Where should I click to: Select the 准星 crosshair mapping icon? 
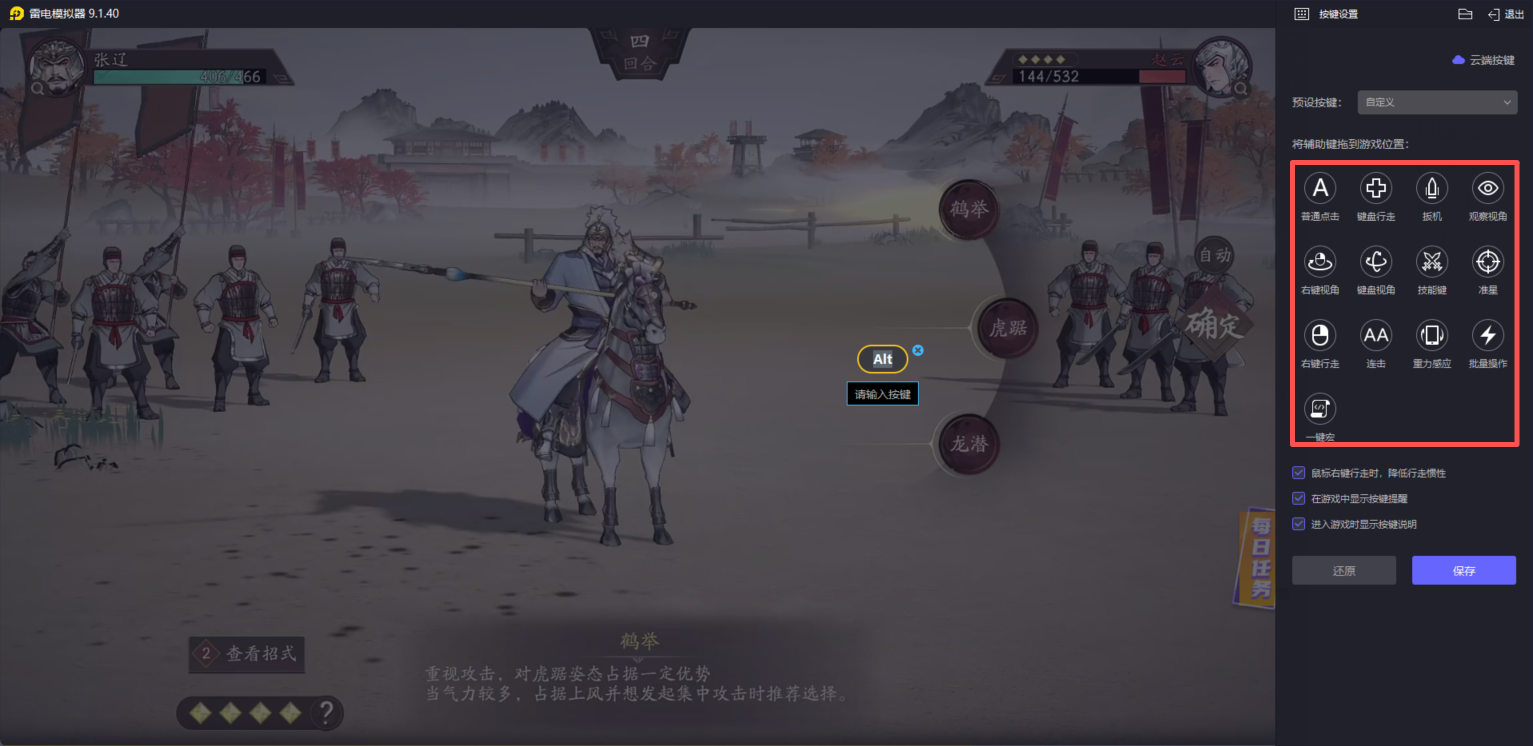(x=1487, y=261)
